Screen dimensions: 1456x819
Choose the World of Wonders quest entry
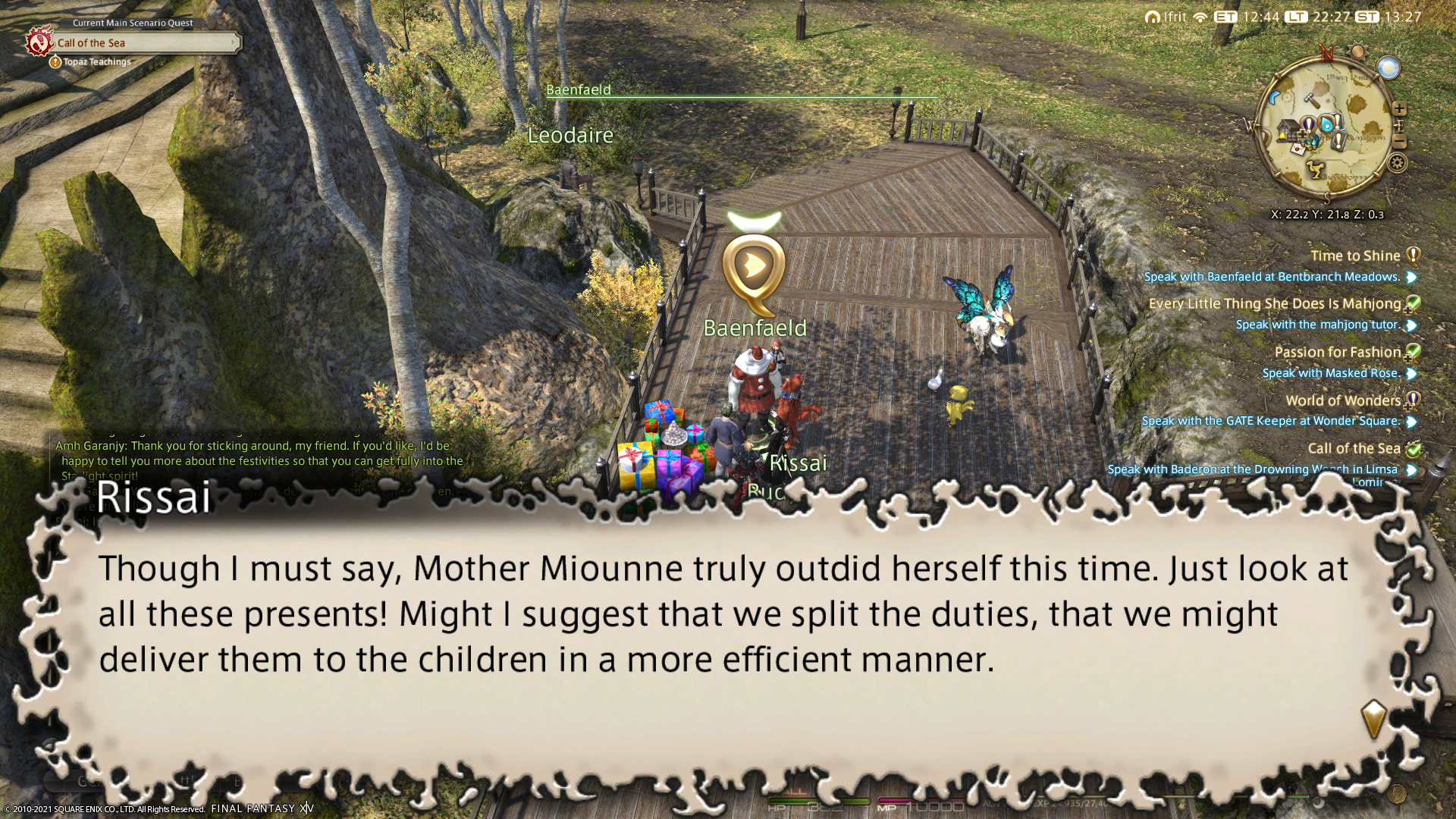click(1343, 400)
